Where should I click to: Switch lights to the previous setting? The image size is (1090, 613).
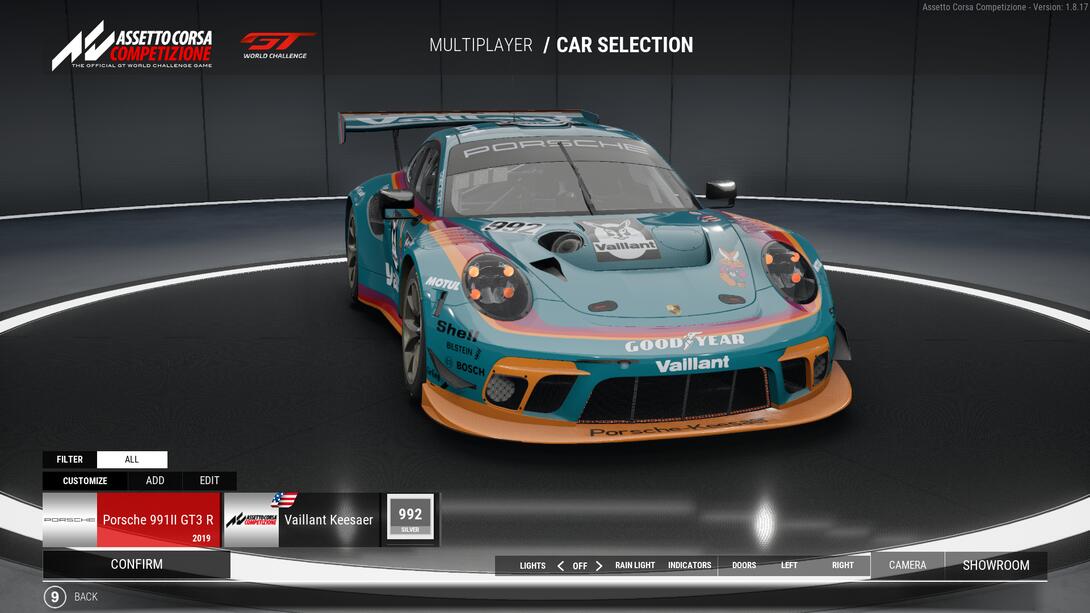point(560,566)
